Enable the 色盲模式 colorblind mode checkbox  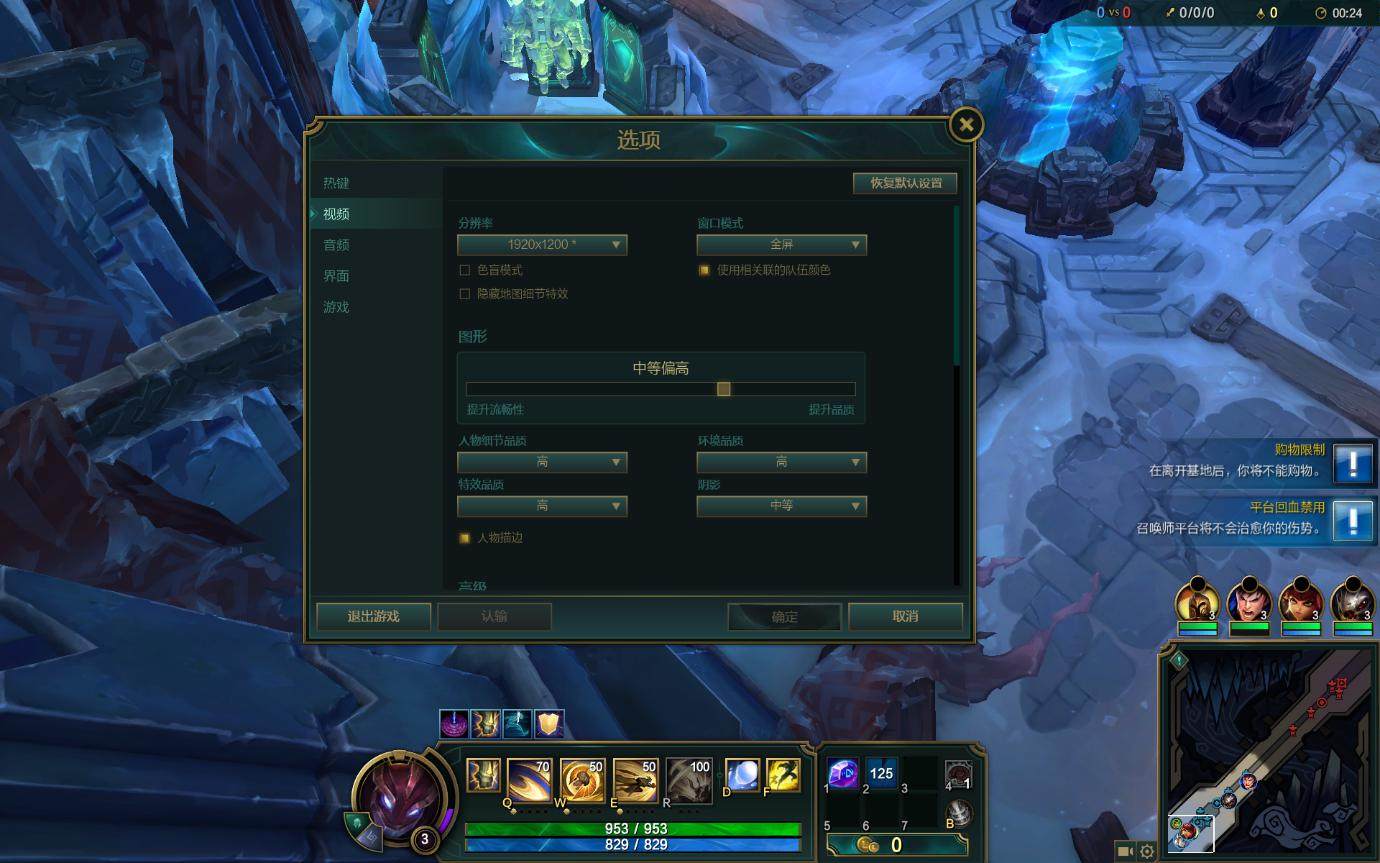tap(464, 270)
